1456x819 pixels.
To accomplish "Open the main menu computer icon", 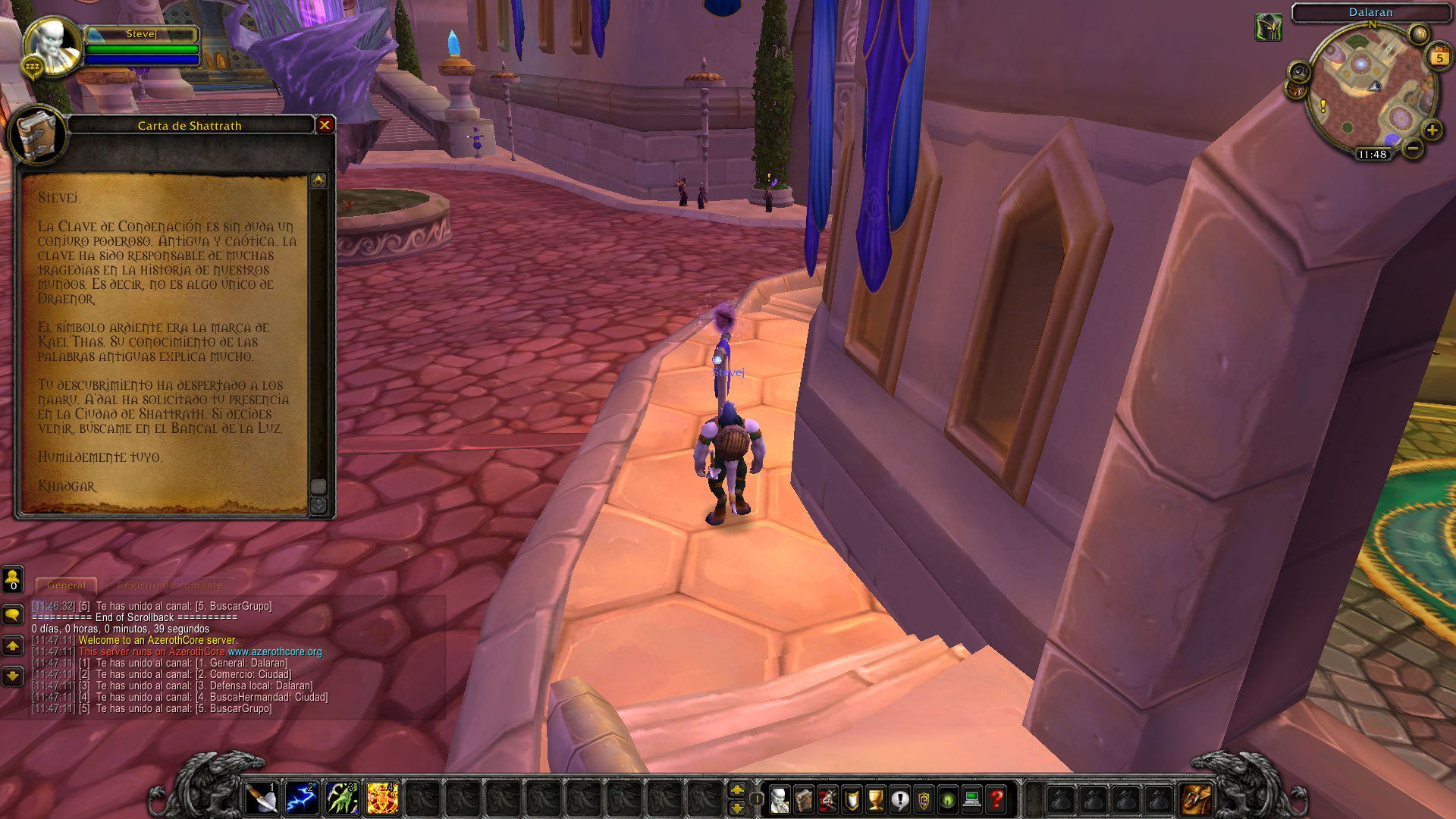I will [x=971, y=800].
